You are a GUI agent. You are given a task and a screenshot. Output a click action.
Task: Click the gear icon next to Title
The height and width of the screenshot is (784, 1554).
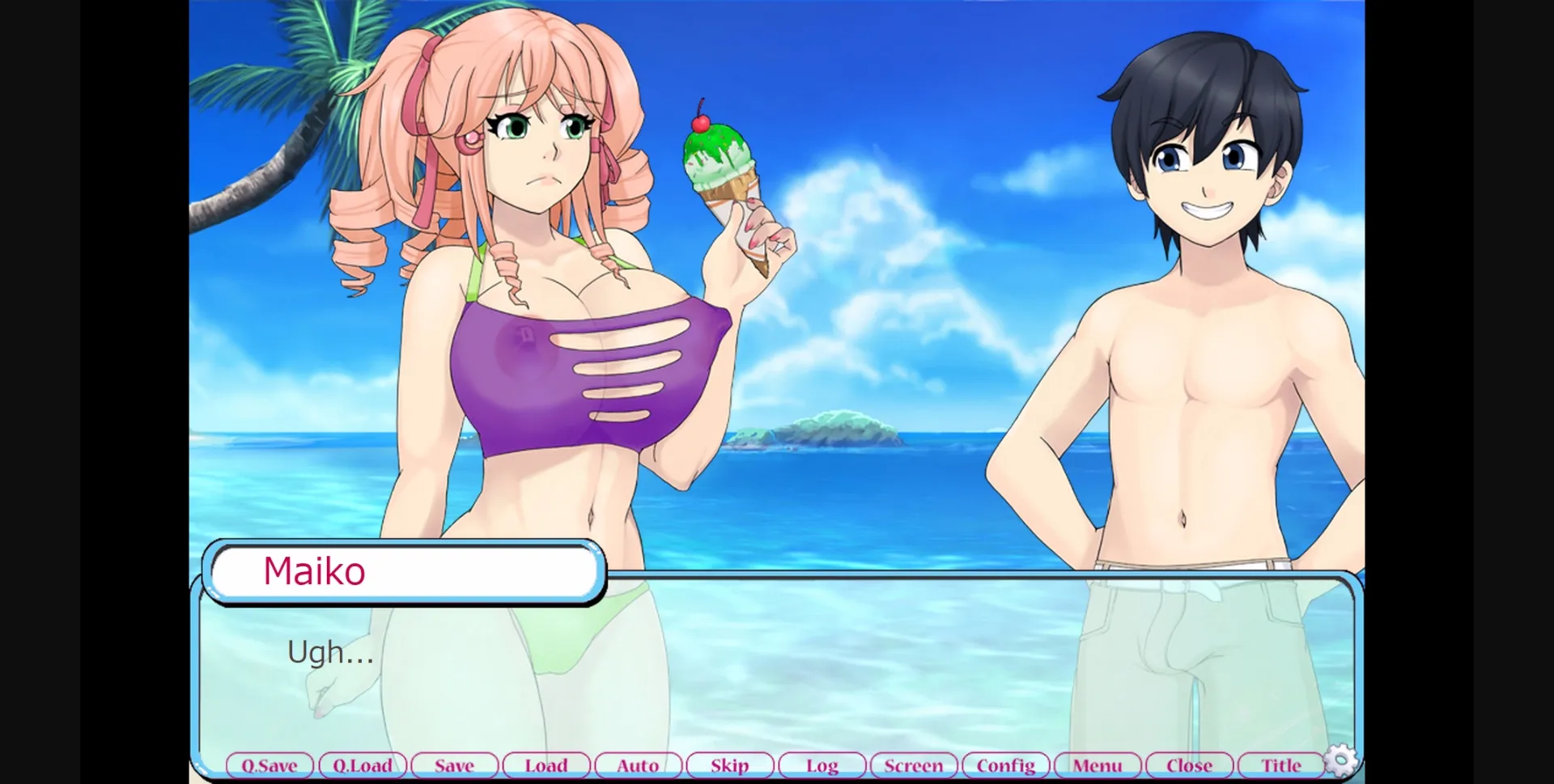click(1341, 761)
